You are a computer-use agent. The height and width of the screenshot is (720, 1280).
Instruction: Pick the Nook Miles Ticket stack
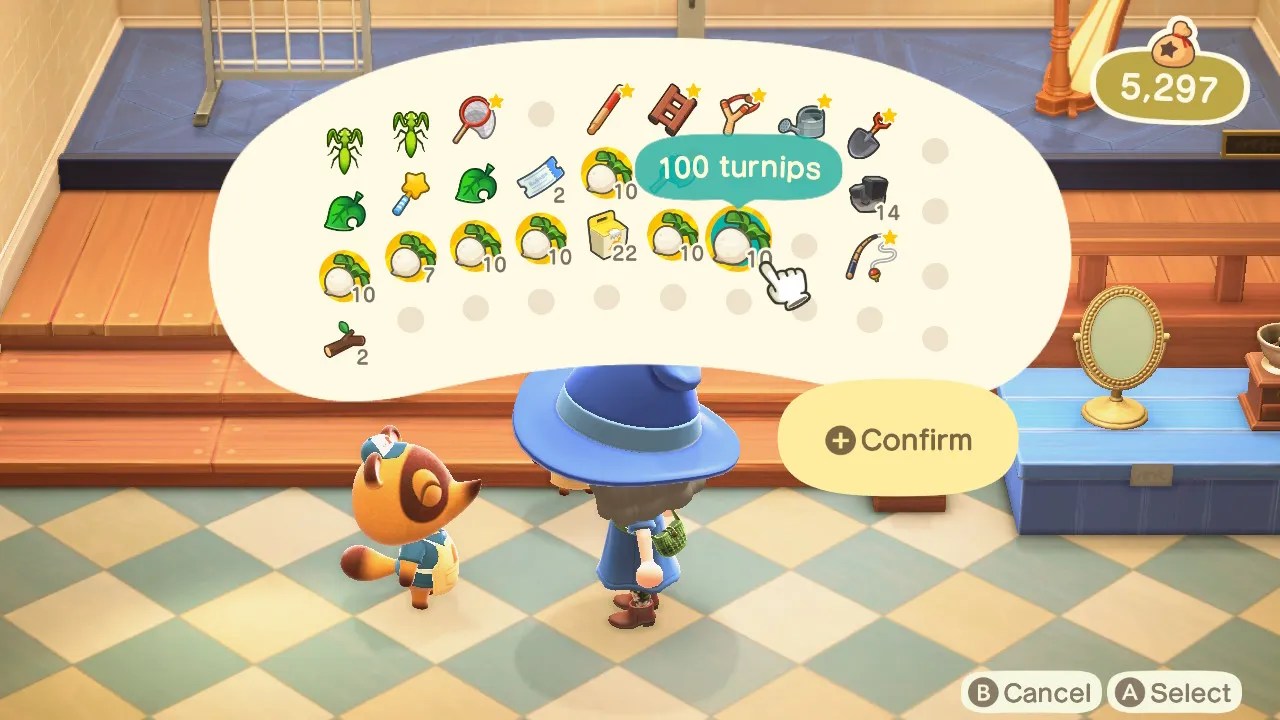[540, 180]
